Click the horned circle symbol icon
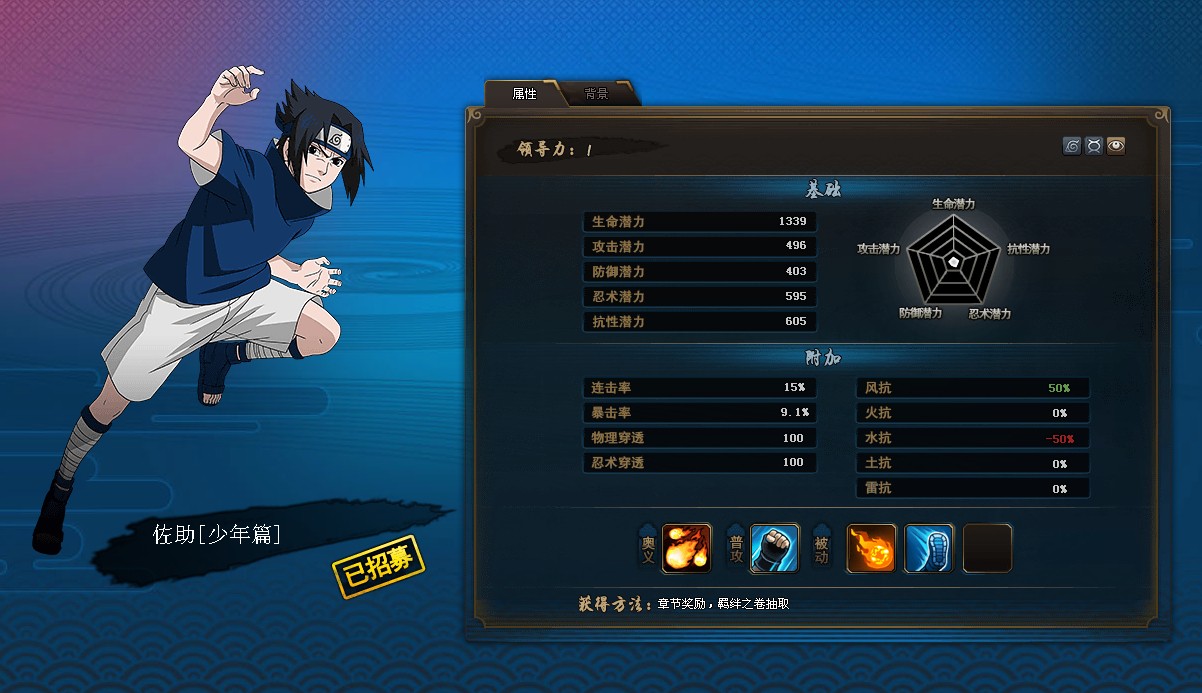 pyautogui.click(x=1094, y=146)
